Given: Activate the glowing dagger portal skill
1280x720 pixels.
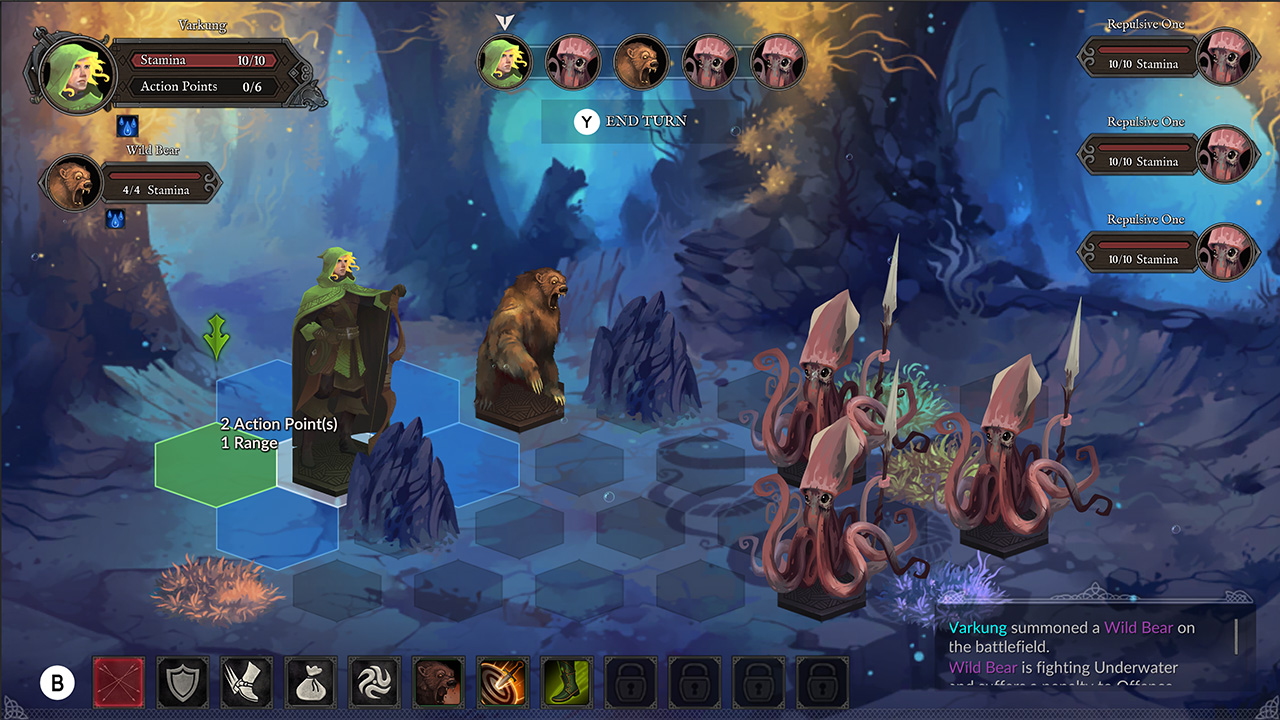Looking at the screenshot, I should [x=502, y=683].
